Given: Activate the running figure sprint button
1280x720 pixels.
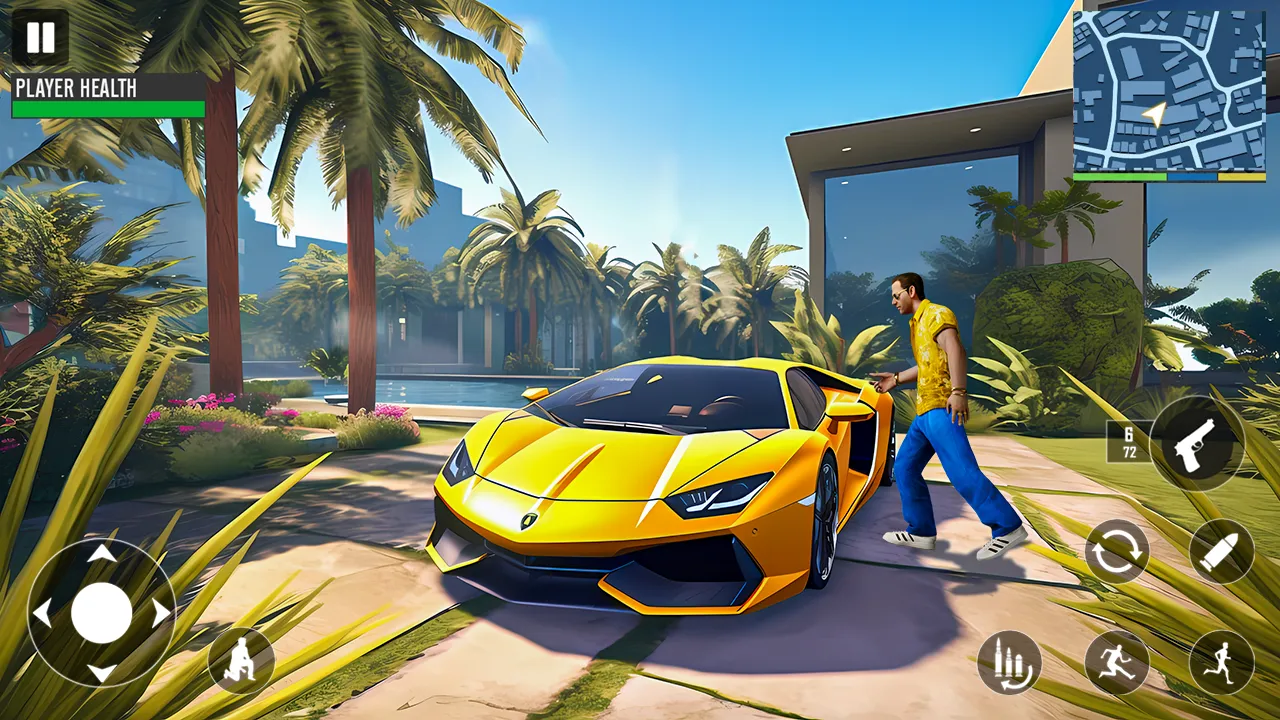Looking at the screenshot, I should click(1221, 663).
